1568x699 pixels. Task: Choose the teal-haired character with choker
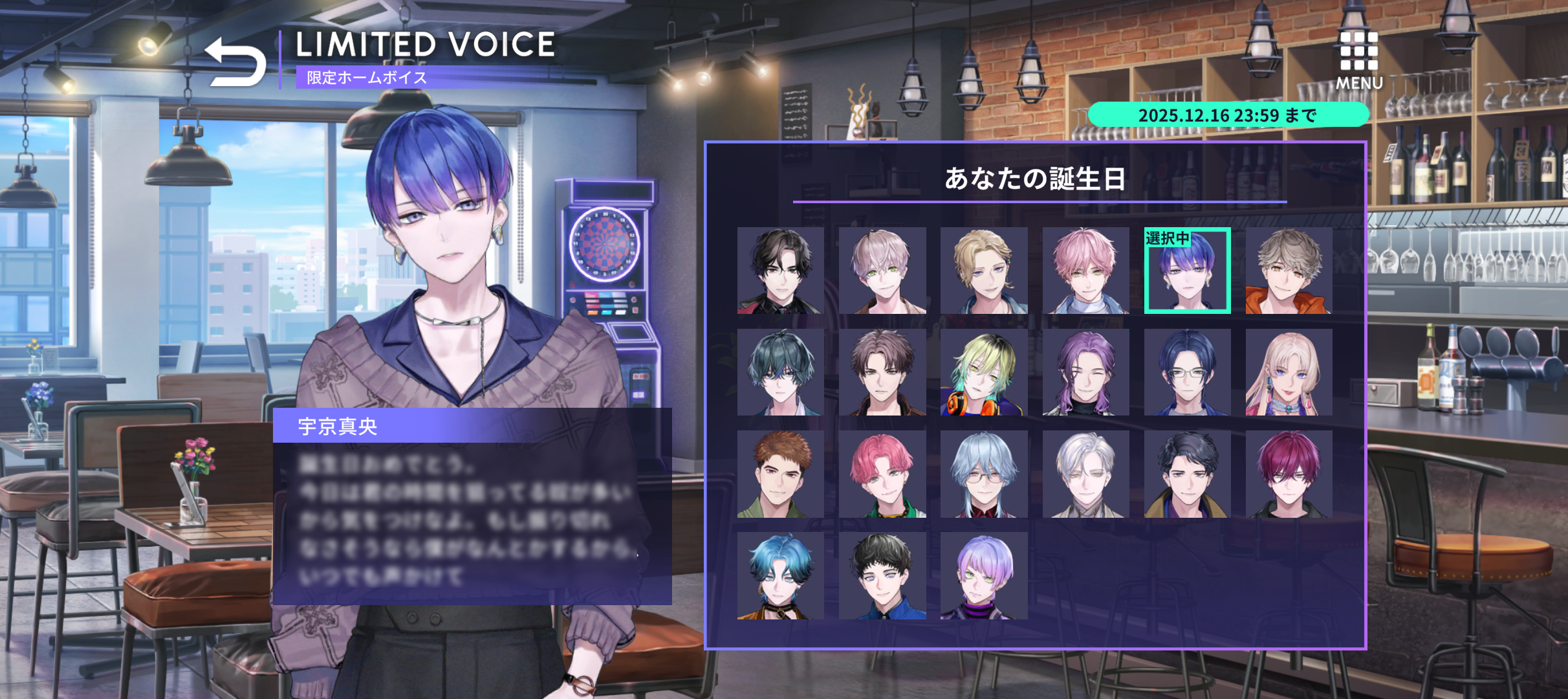coord(781,575)
